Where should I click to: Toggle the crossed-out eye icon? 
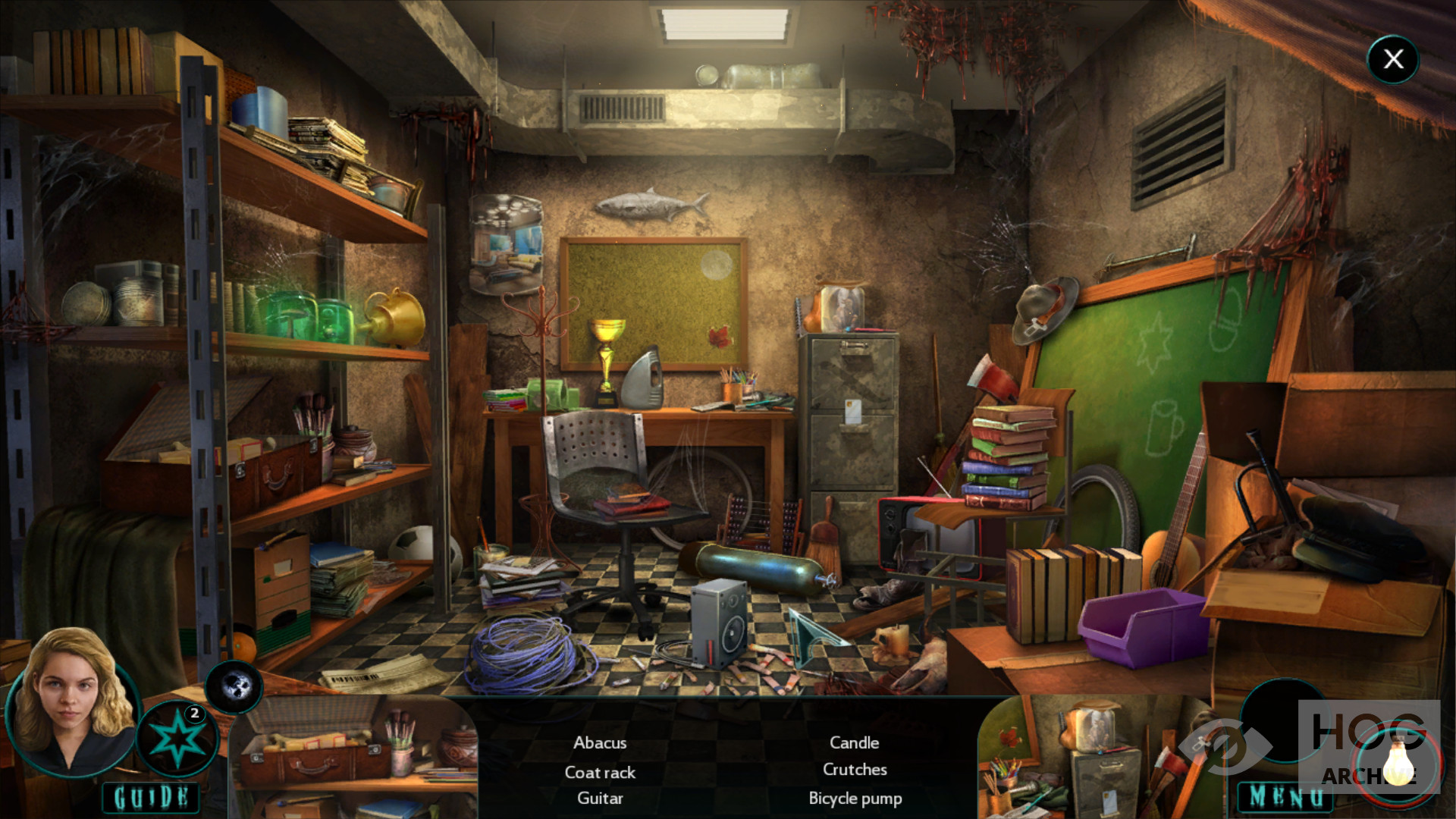[x=1224, y=746]
